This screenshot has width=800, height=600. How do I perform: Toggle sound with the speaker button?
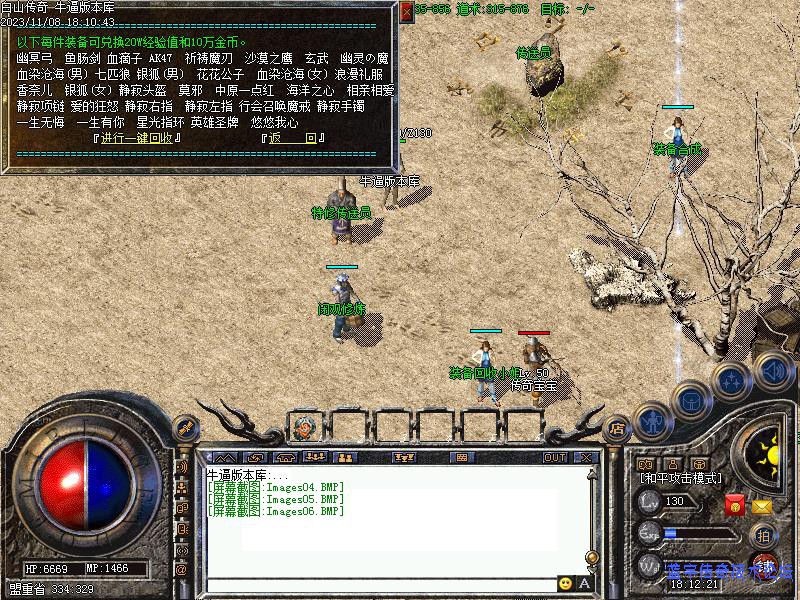771,370
